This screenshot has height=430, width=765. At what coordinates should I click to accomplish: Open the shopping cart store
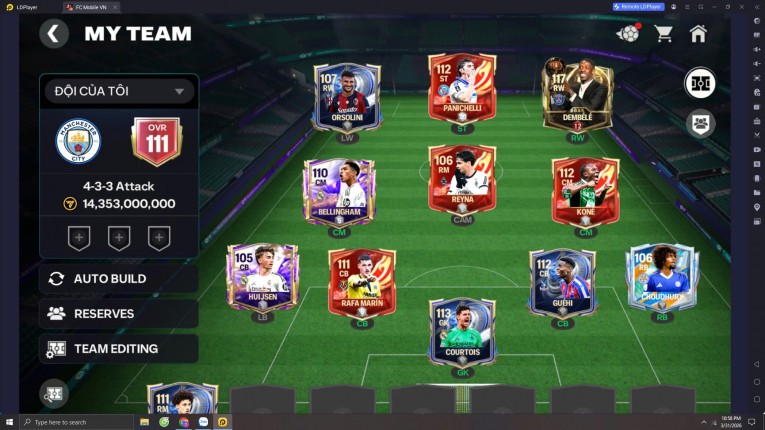pyautogui.click(x=663, y=34)
